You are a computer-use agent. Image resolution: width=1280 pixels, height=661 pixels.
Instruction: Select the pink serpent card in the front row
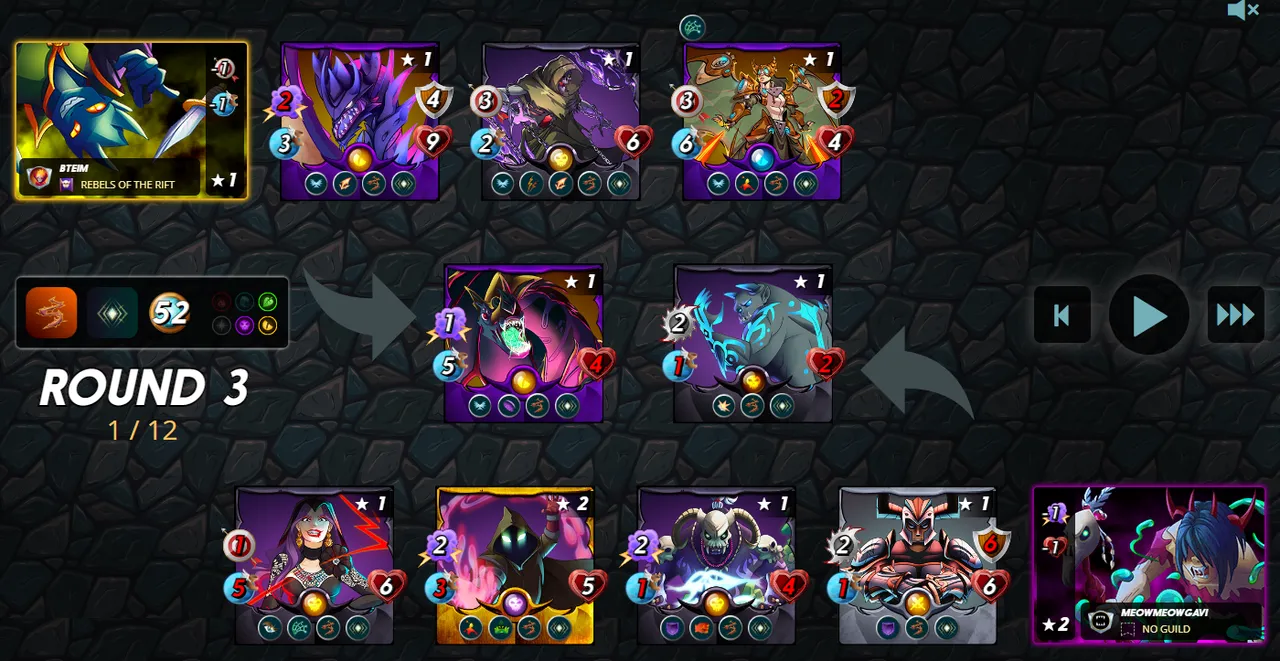tap(523, 343)
